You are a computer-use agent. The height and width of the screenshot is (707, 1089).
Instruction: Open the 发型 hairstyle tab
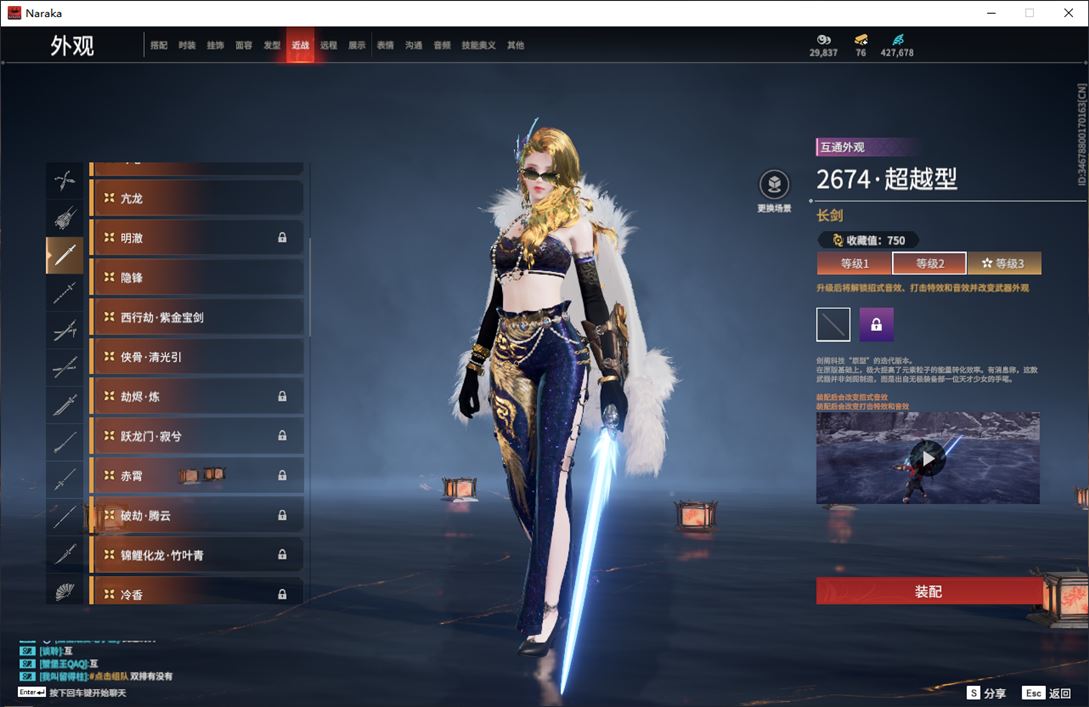272,46
